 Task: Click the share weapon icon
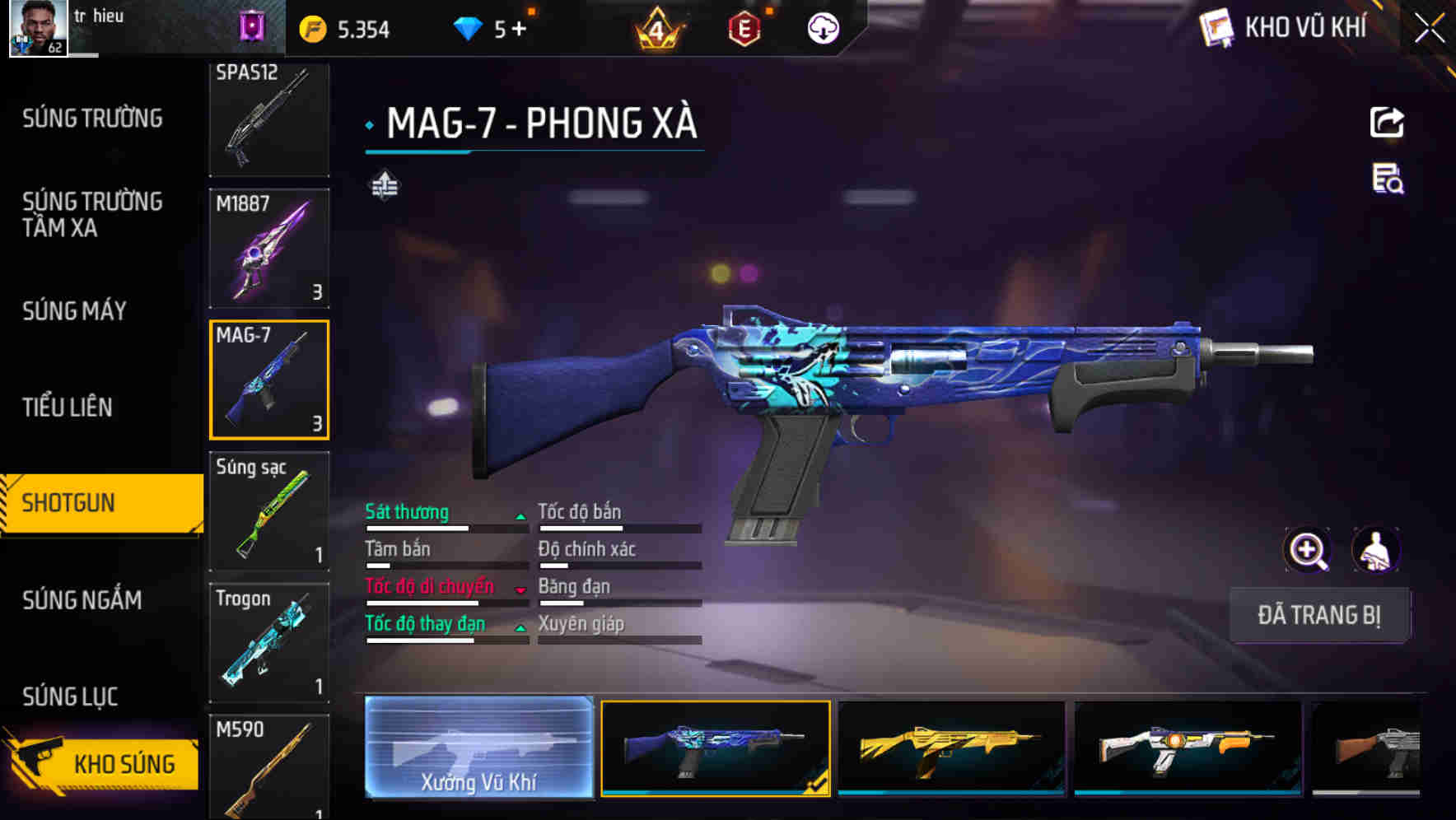point(1387,122)
